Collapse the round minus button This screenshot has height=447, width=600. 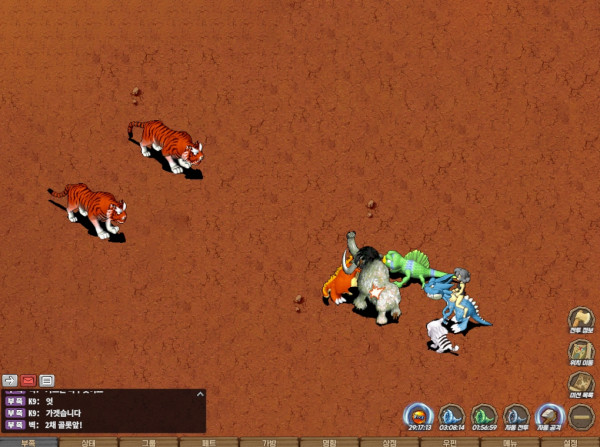[582, 416]
